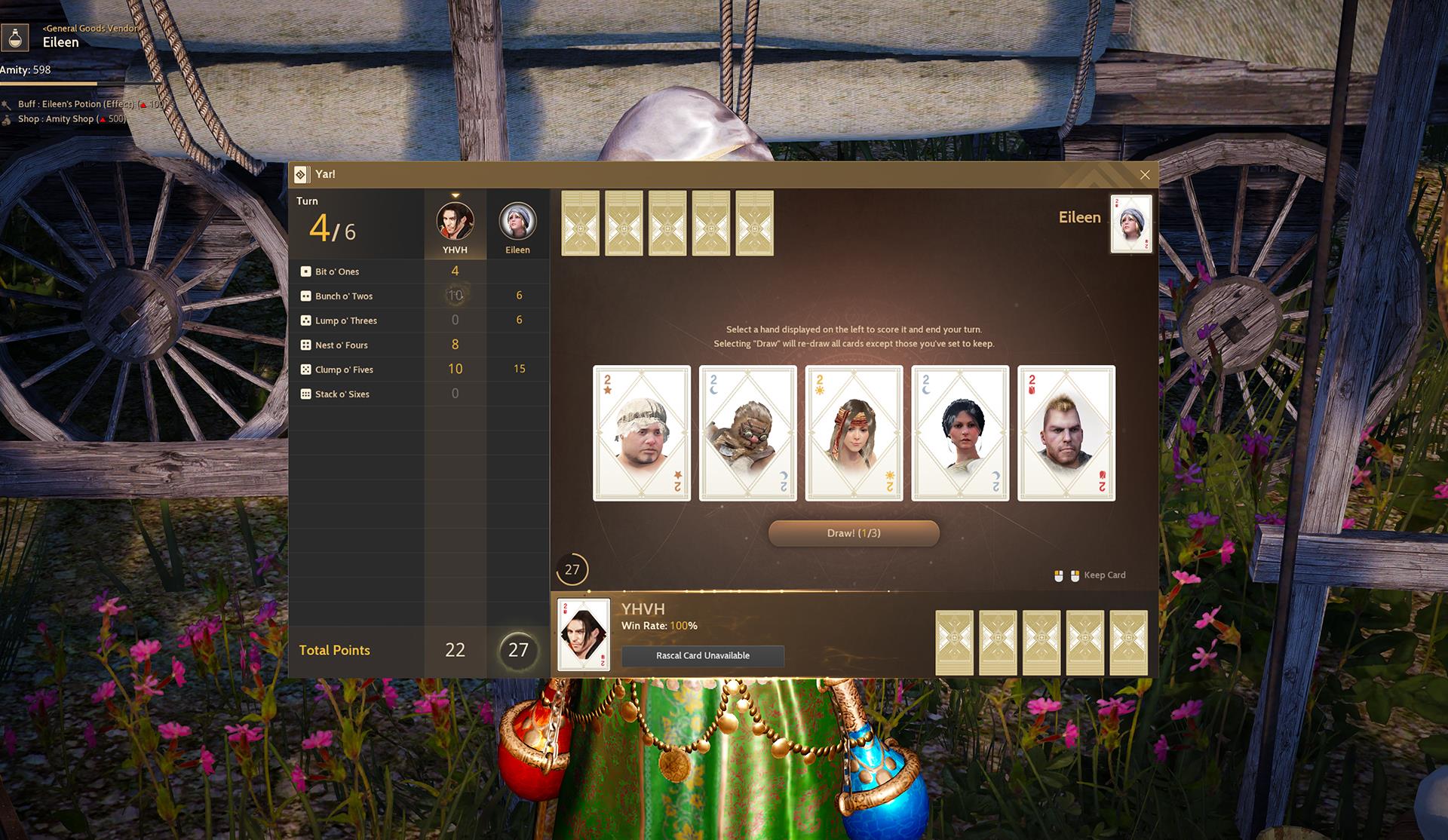Click Eileen's revealed card in the top right
Image resolution: width=1448 pixels, height=840 pixels.
[1130, 223]
